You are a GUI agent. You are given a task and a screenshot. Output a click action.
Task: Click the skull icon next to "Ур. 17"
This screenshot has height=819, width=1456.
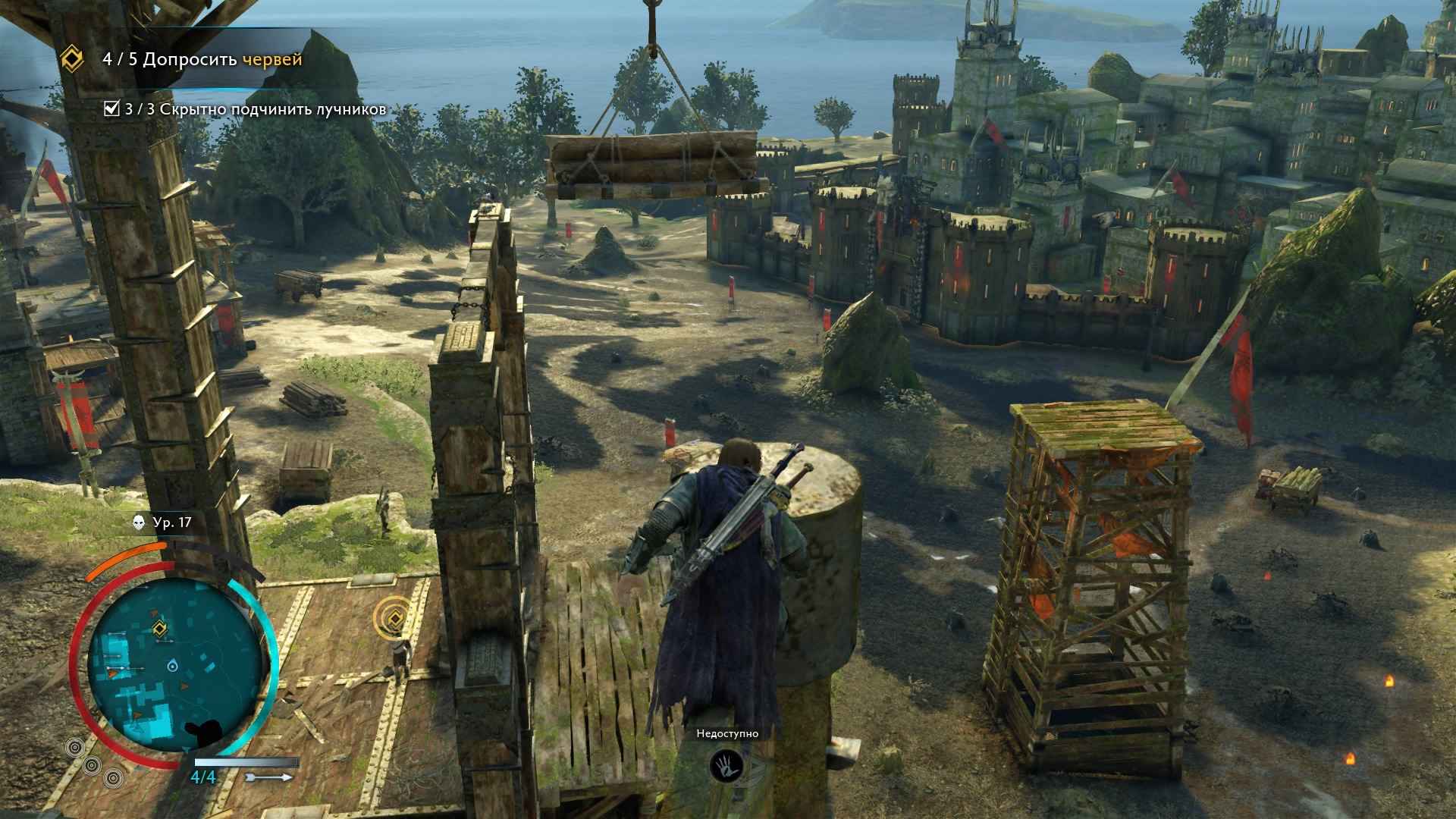click(139, 522)
